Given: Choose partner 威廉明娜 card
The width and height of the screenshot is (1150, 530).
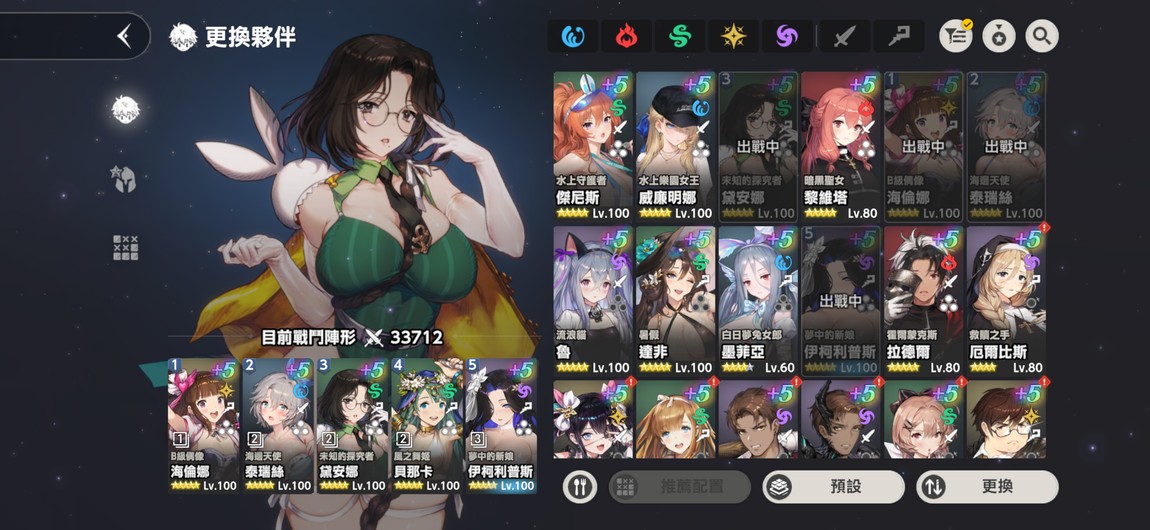Looking at the screenshot, I should click(675, 145).
